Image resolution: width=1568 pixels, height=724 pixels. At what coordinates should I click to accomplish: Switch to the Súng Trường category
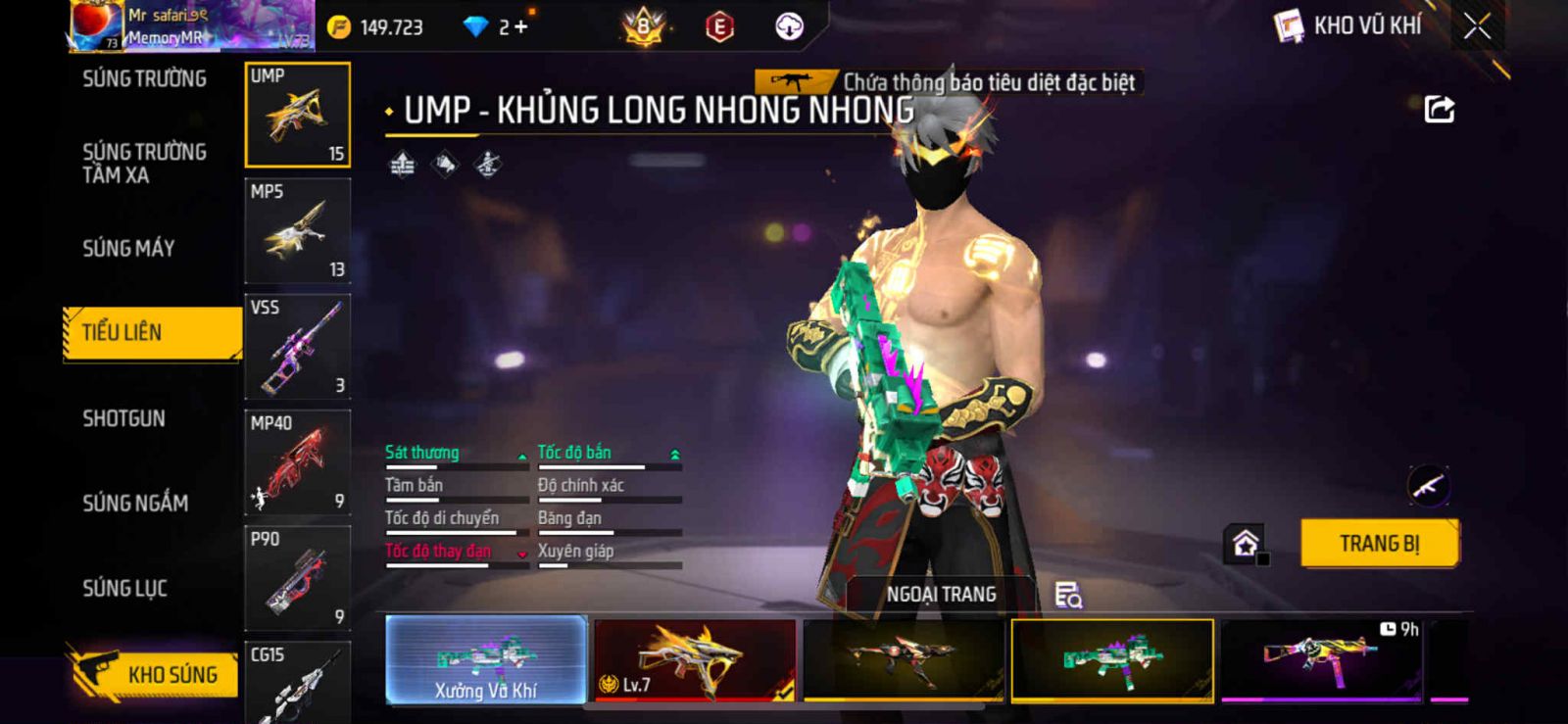click(144, 79)
